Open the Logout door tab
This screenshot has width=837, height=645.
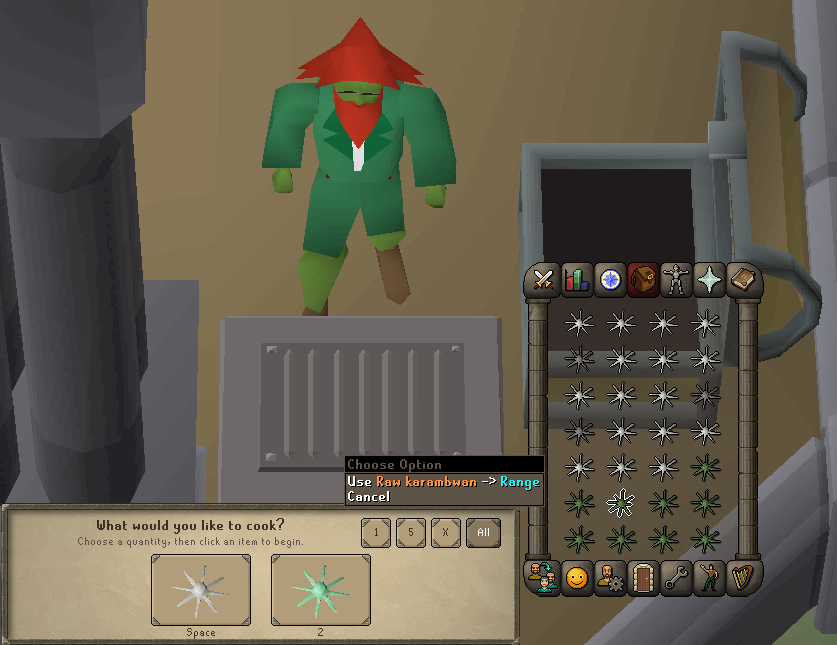[x=643, y=578]
